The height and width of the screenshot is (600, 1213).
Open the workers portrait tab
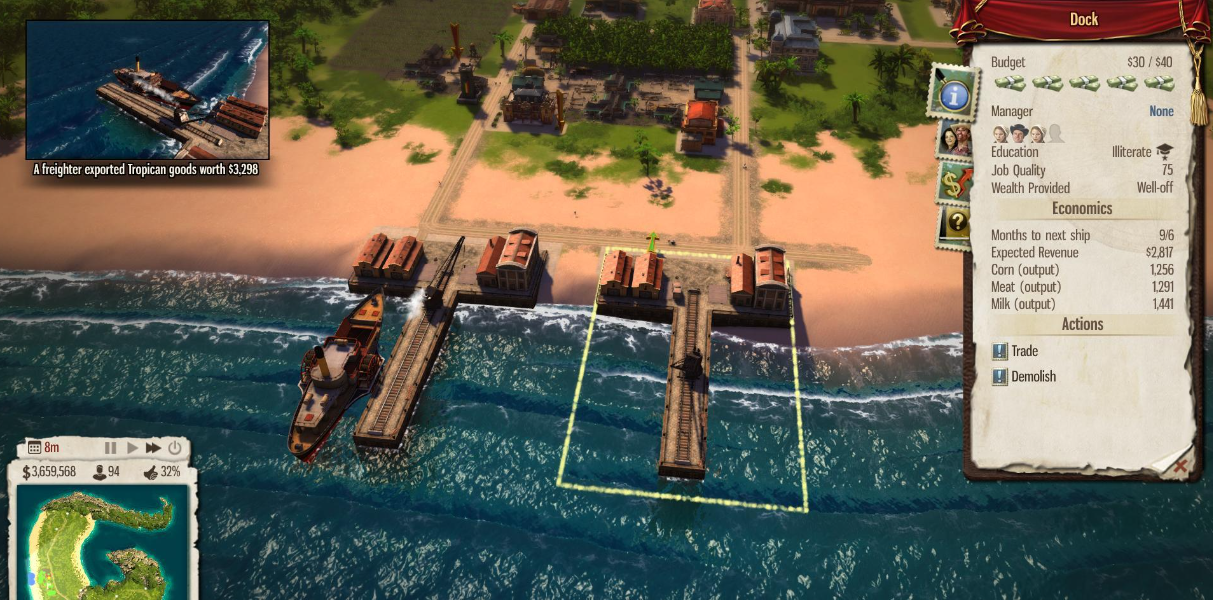[x=954, y=140]
